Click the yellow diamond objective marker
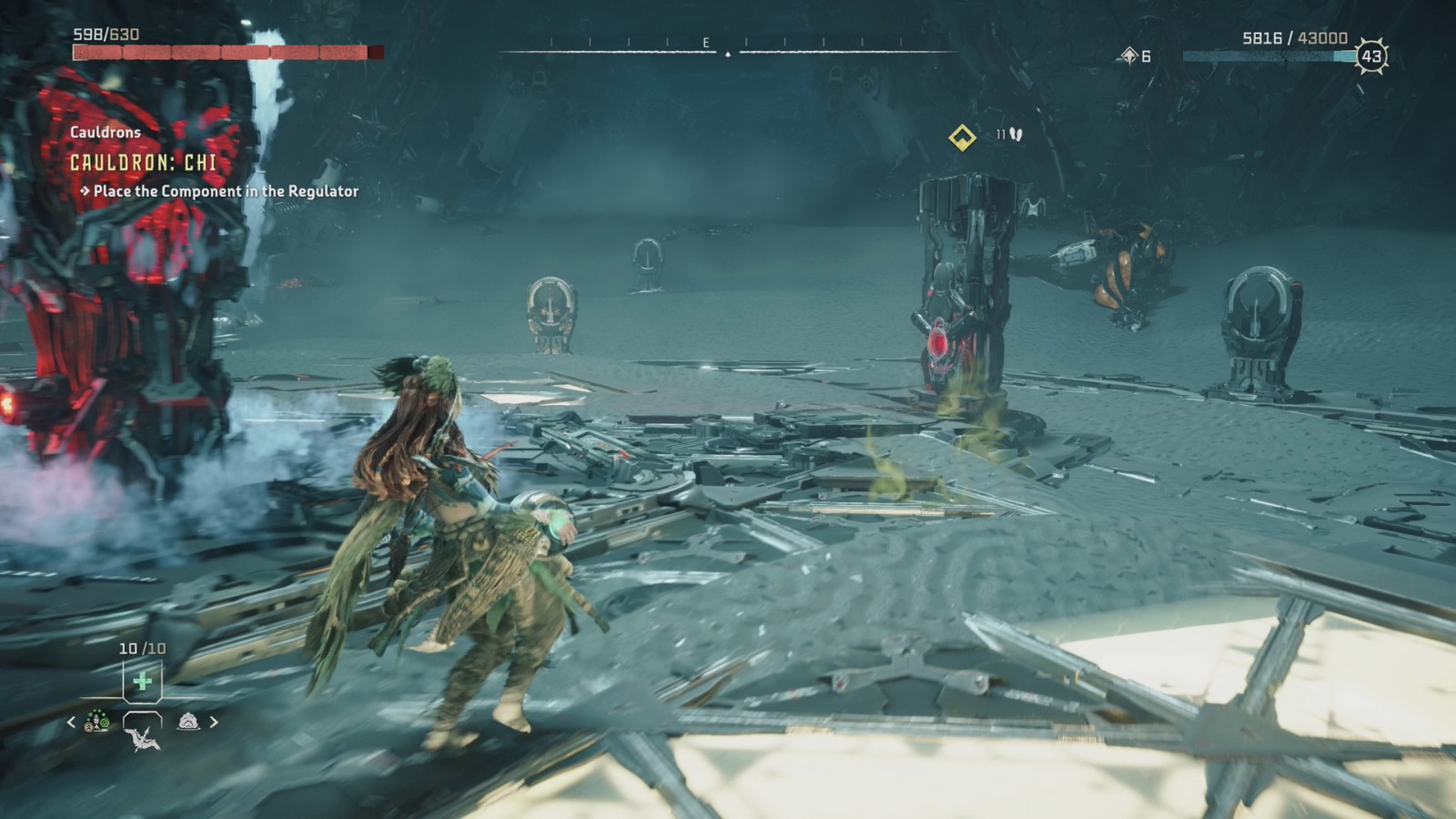1456x819 pixels. click(962, 137)
